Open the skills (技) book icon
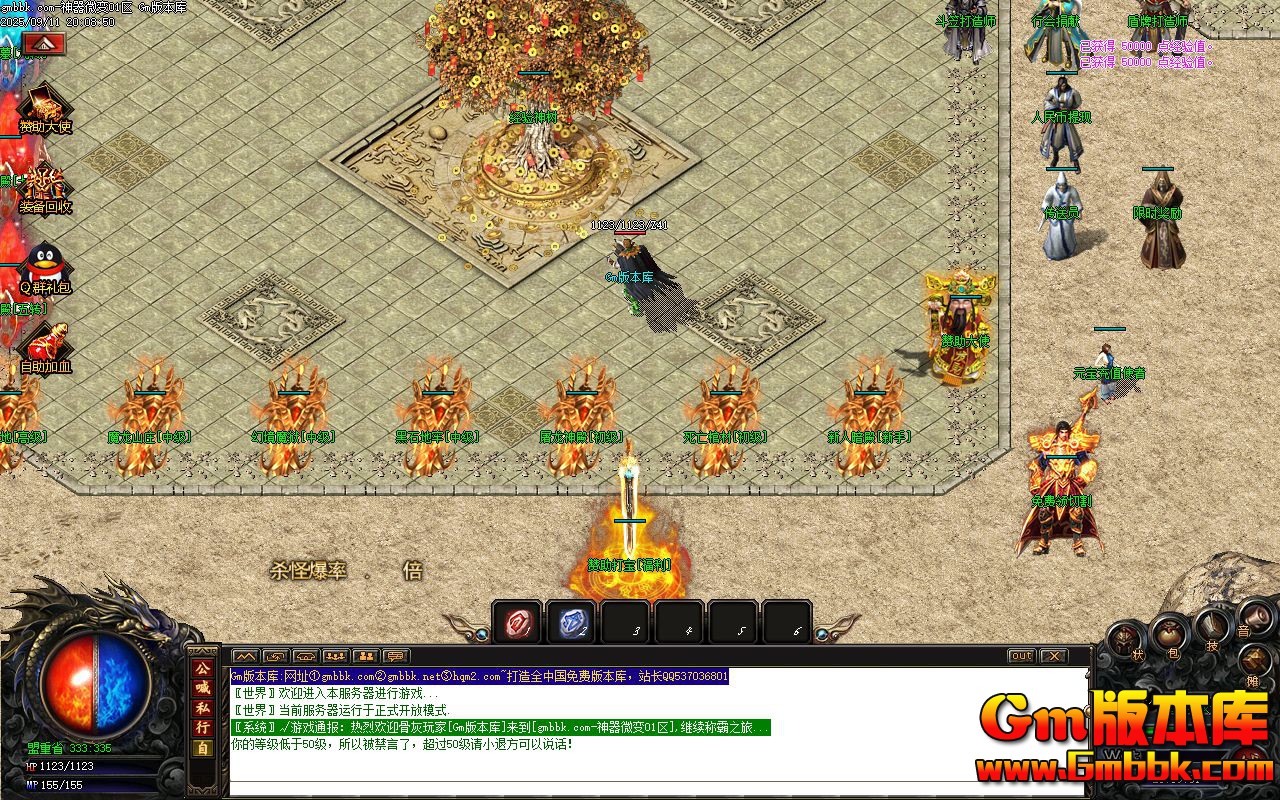 click(1212, 628)
